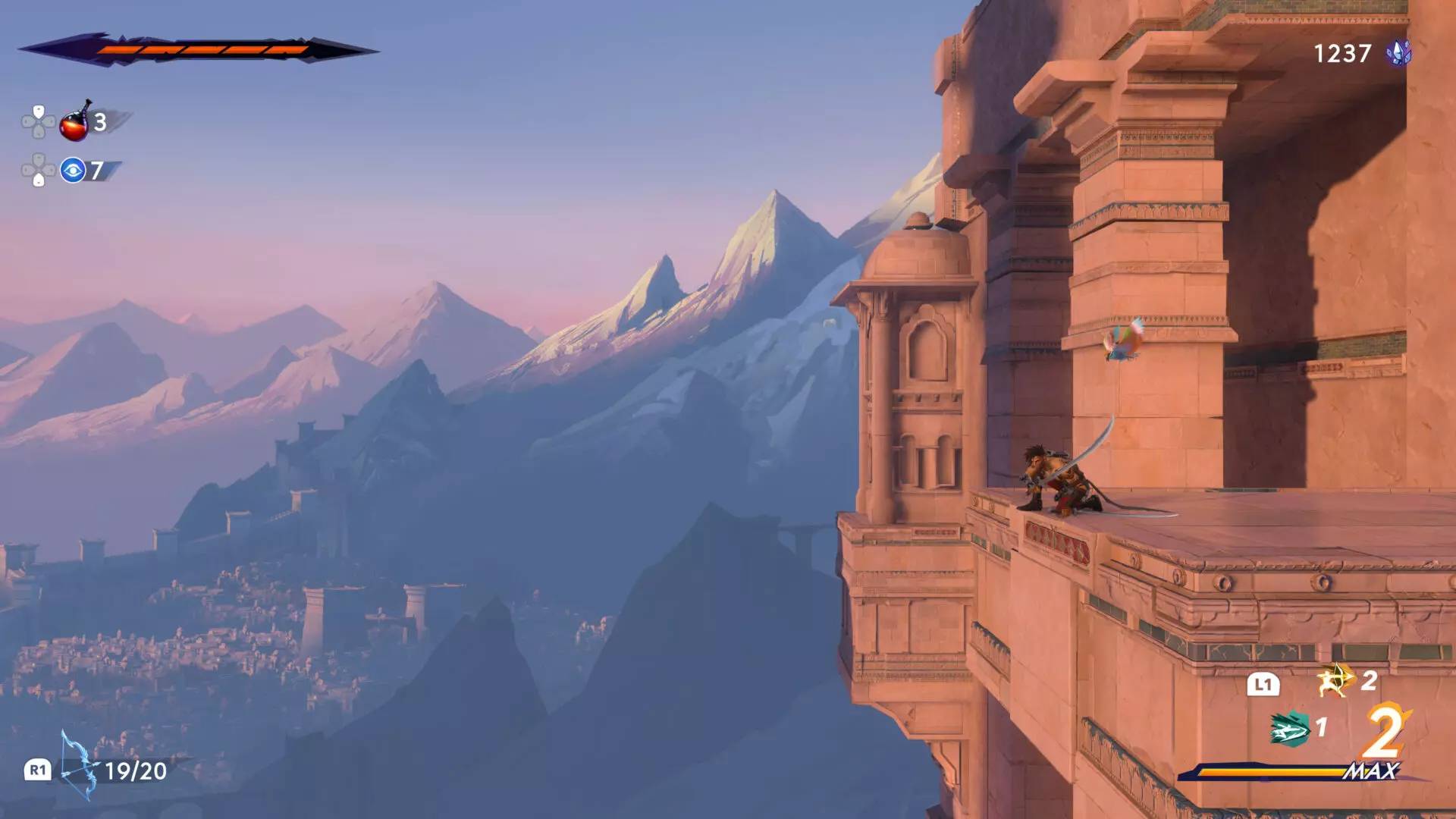Viewport: 1456px width, 819px height.
Task: Use the red healing potion icon
Action: (x=75, y=123)
